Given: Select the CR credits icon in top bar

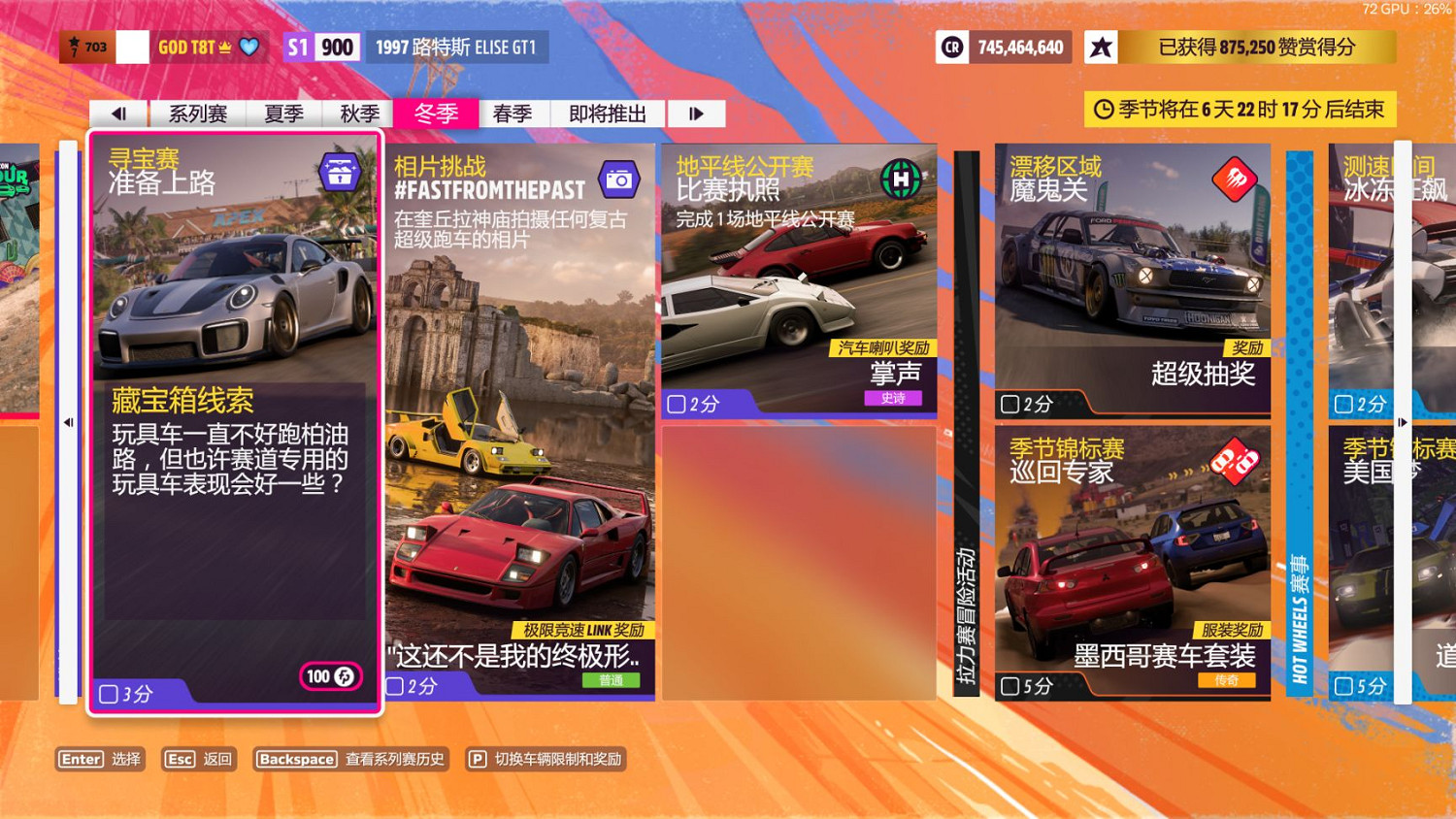Looking at the screenshot, I should [x=952, y=47].
